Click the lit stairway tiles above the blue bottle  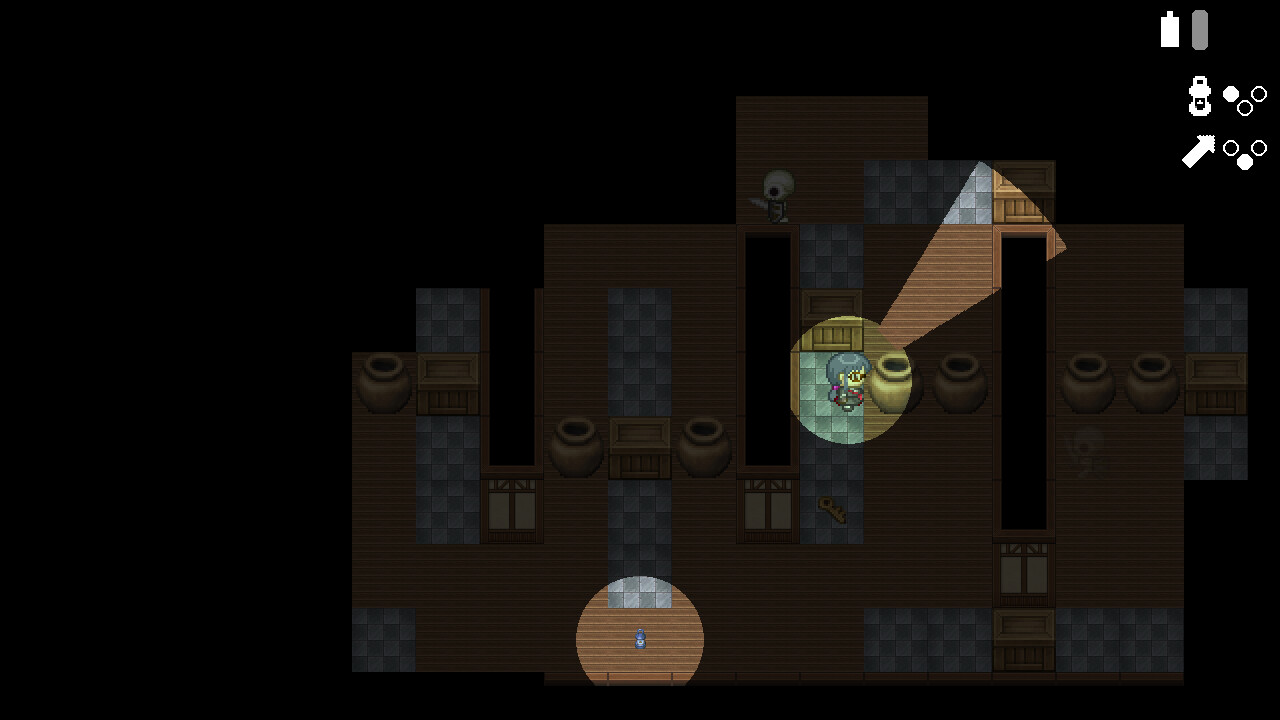pos(639,590)
